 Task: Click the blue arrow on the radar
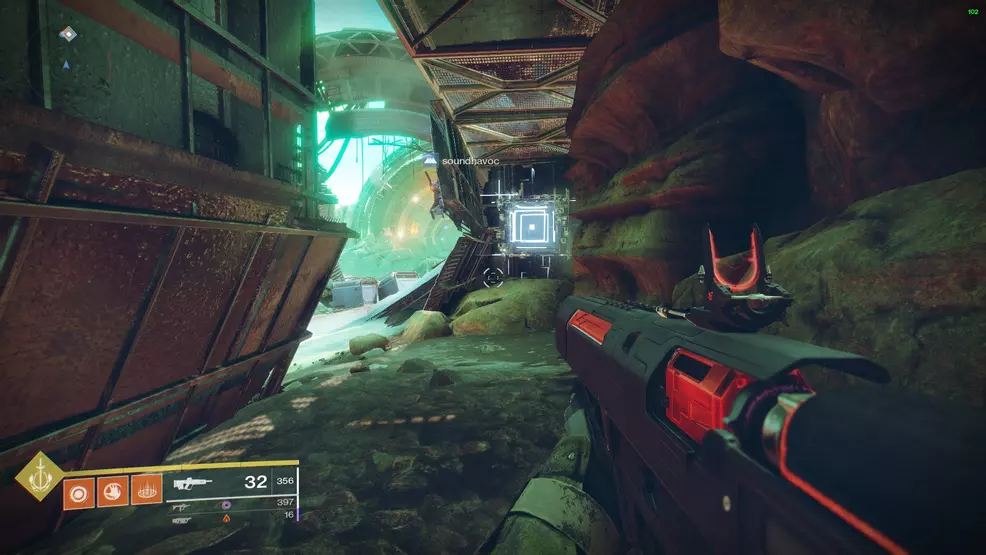click(66, 65)
